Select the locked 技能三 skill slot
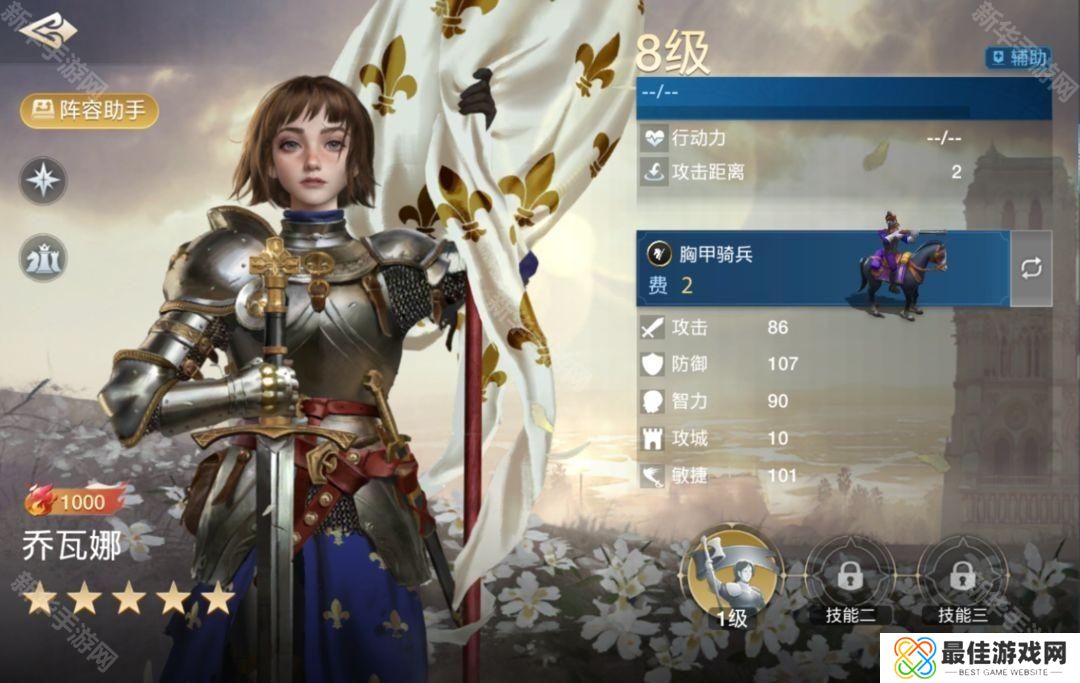This screenshot has height=683, width=1080. point(962,578)
